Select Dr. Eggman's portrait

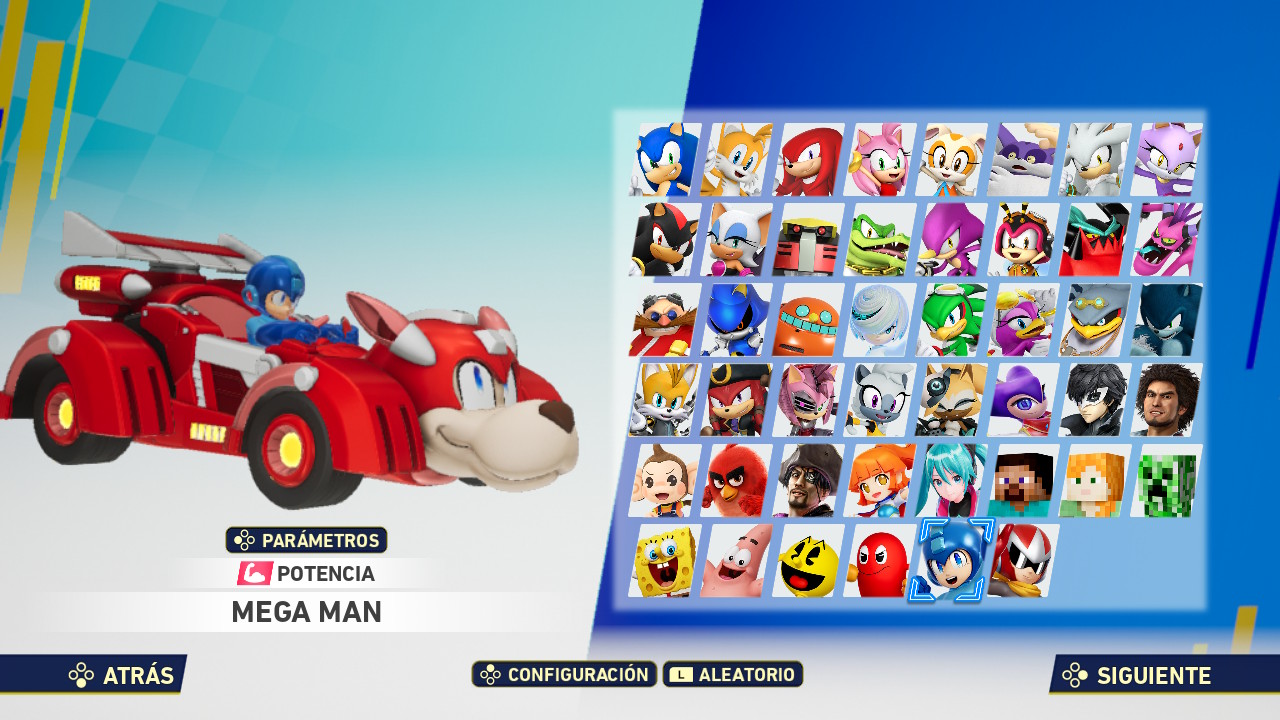(665, 320)
